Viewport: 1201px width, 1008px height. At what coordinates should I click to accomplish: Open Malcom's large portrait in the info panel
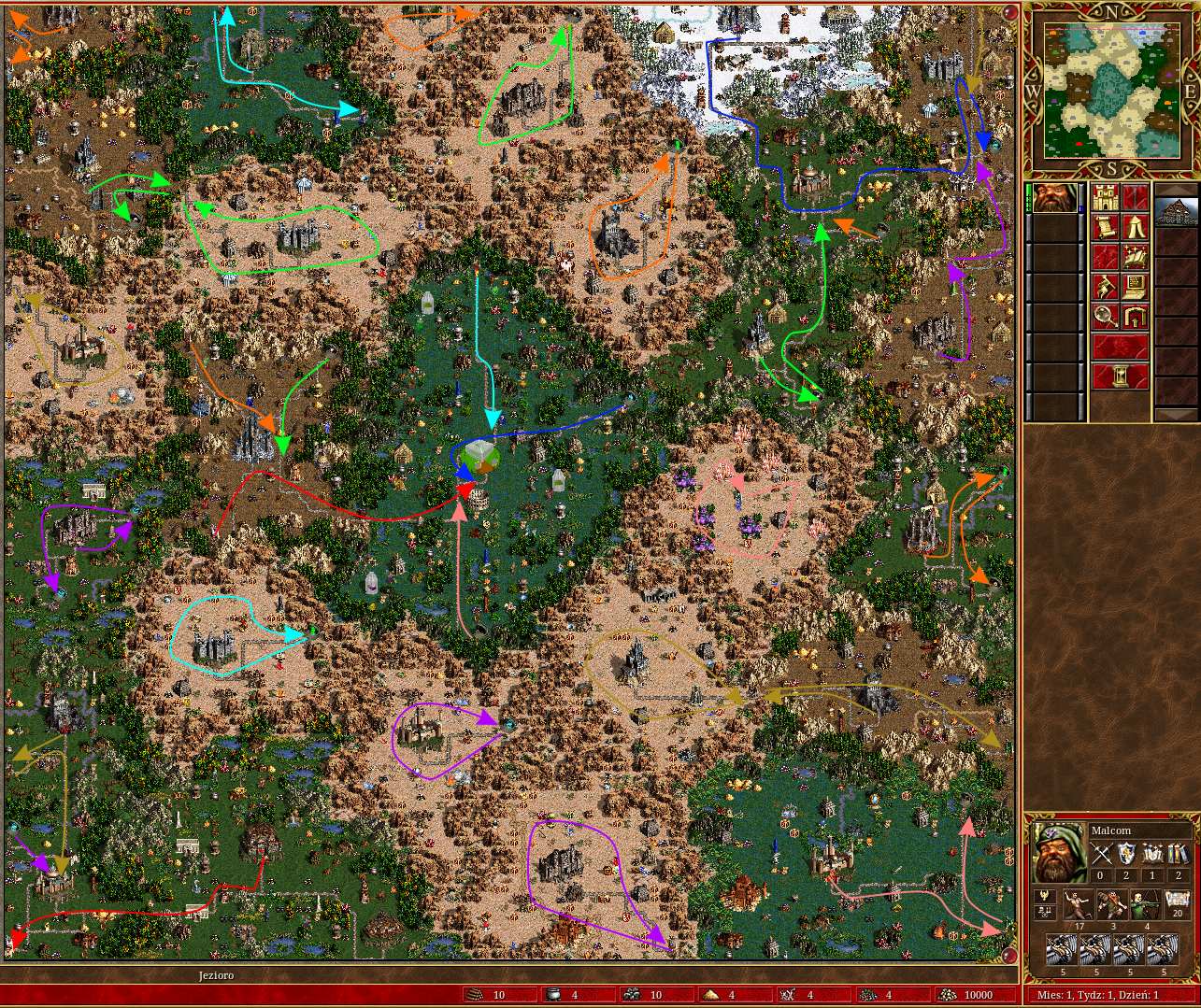[x=1059, y=854]
